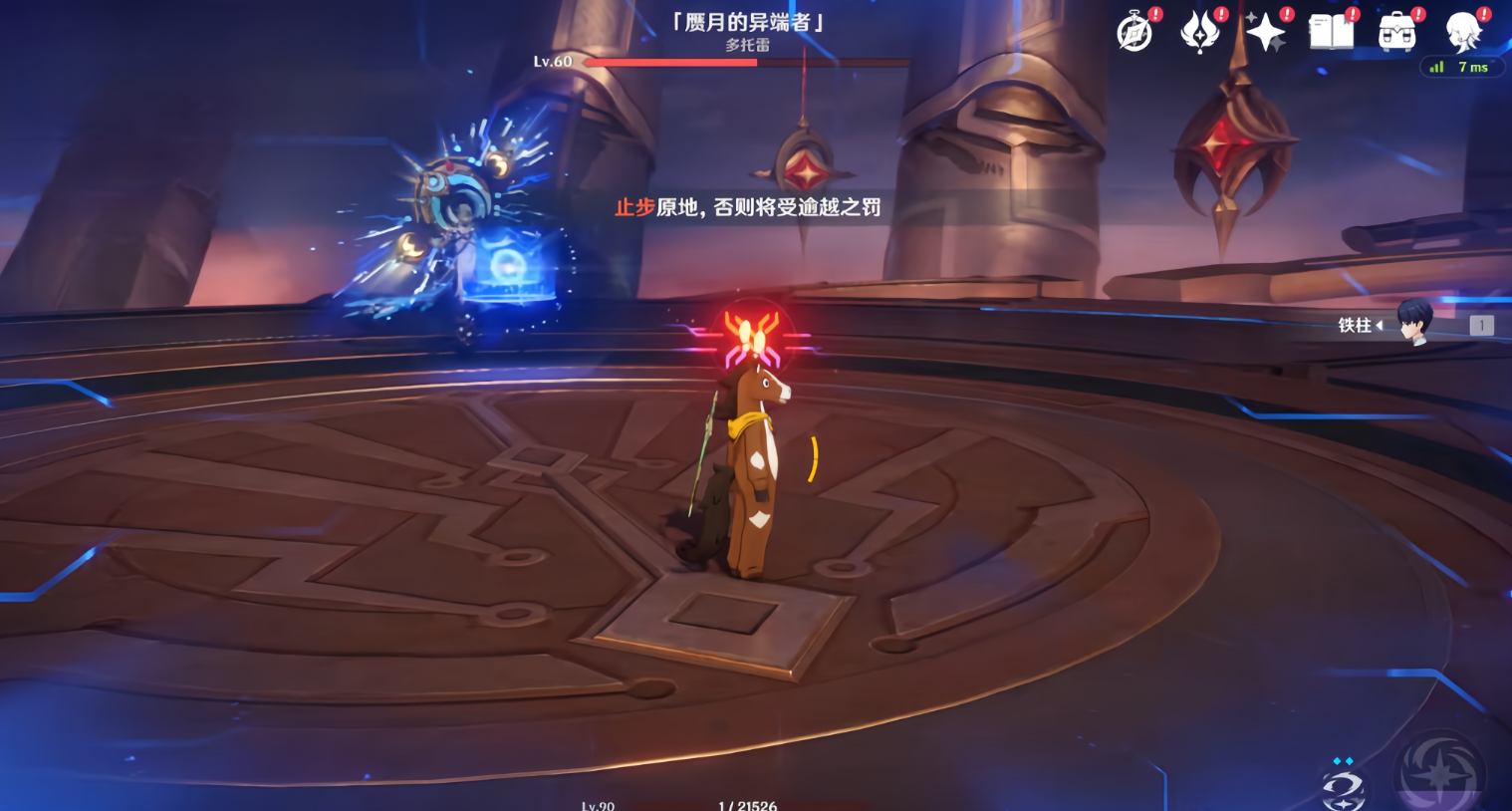Click the Lv.60 label above the boss bar
Viewport: 1512px width, 811px height.
551,61
